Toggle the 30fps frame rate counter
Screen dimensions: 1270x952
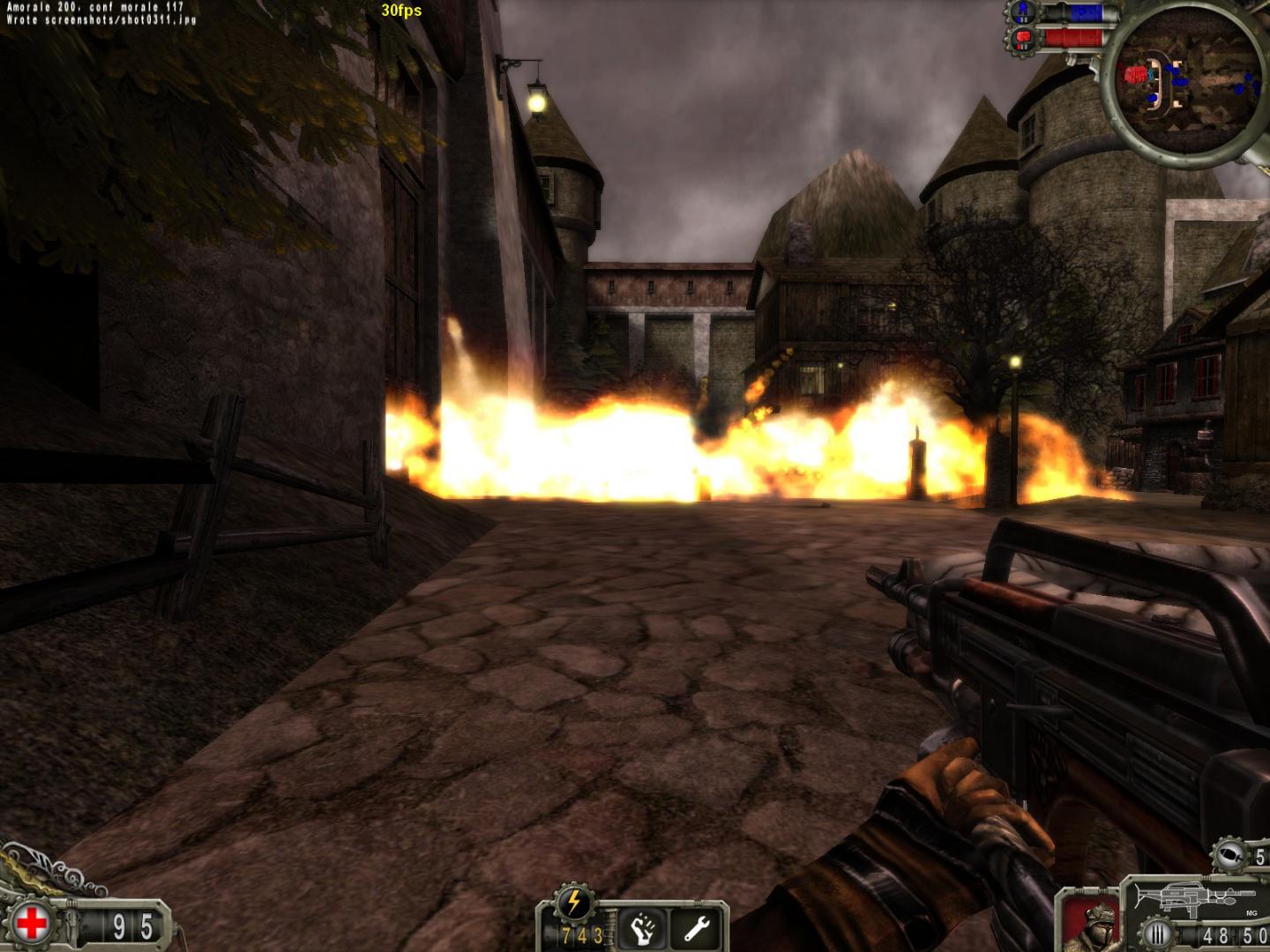(x=401, y=11)
